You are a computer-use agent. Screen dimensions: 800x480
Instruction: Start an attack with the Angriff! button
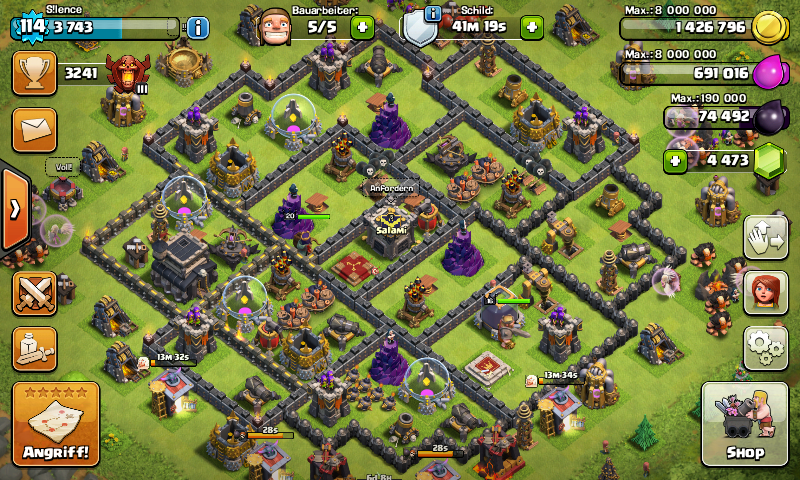point(55,424)
